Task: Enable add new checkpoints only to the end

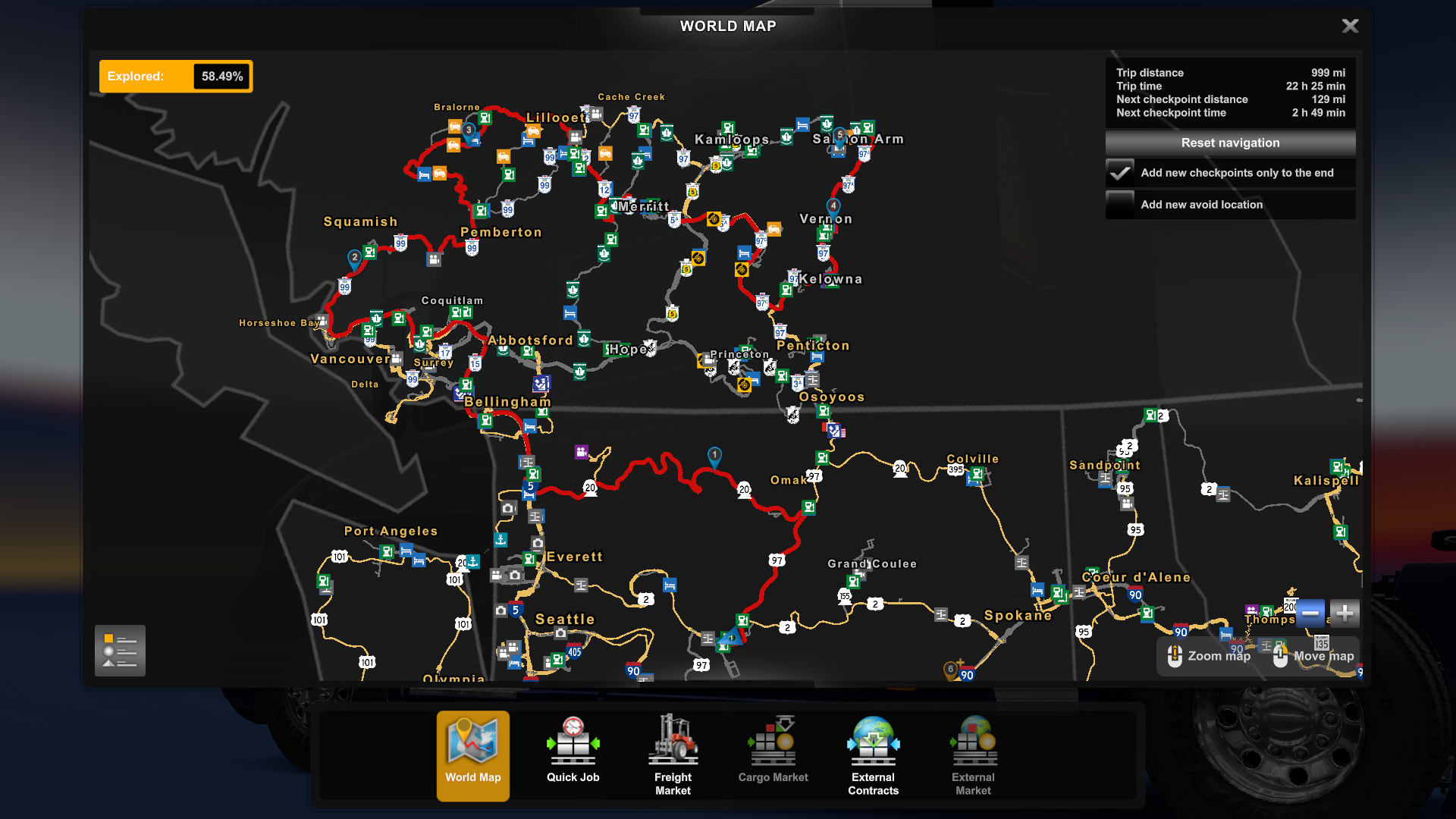Action: coord(1120,173)
